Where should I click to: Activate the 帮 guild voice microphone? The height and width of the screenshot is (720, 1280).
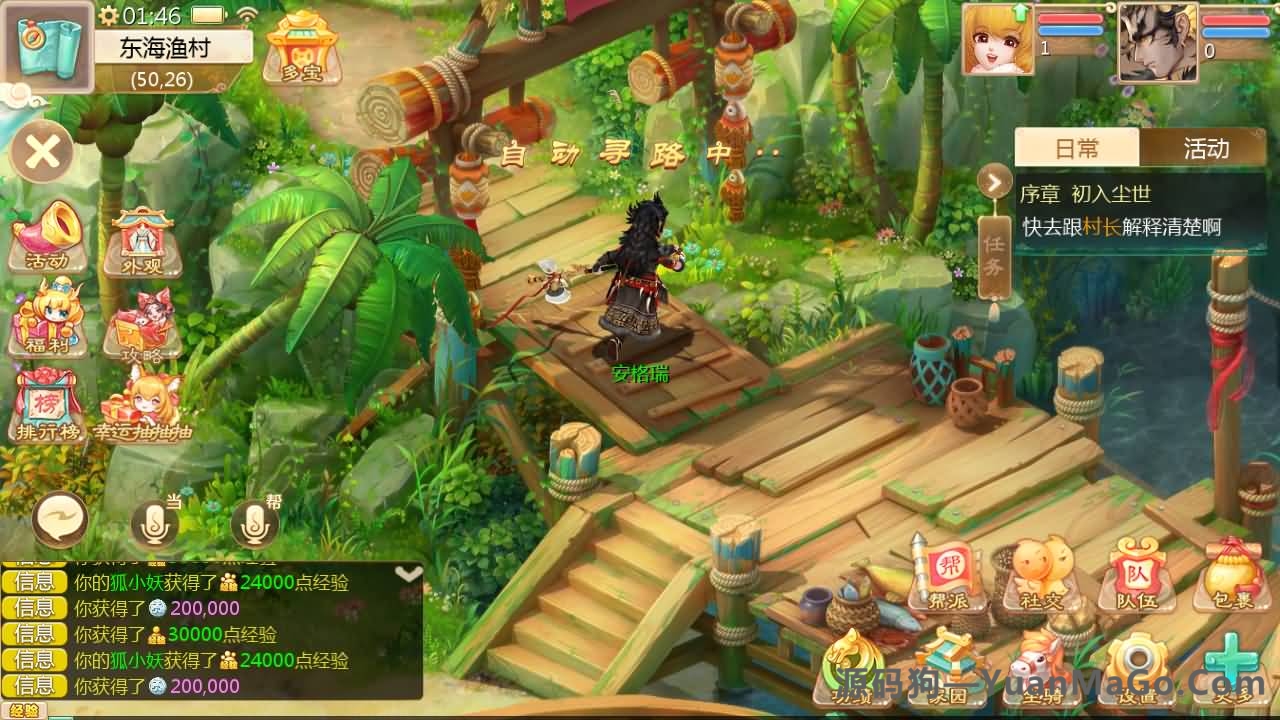point(255,522)
